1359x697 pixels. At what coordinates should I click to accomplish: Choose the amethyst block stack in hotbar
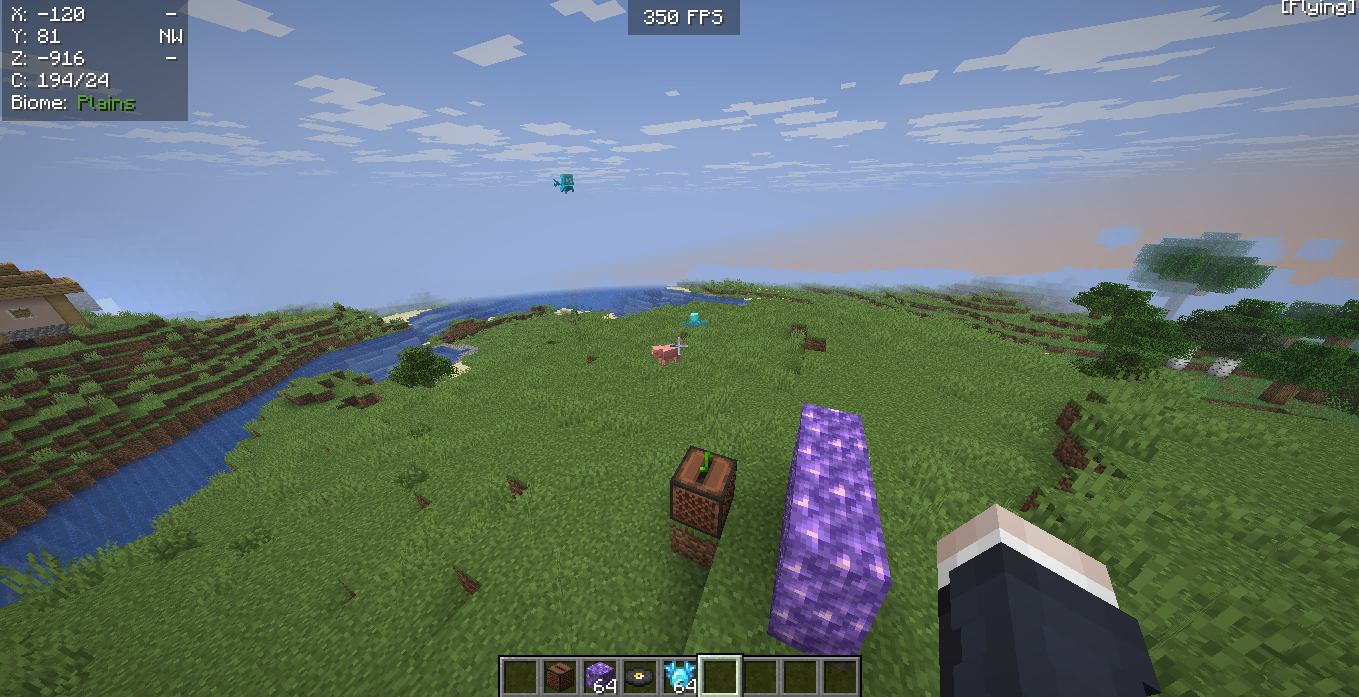tap(599, 676)
